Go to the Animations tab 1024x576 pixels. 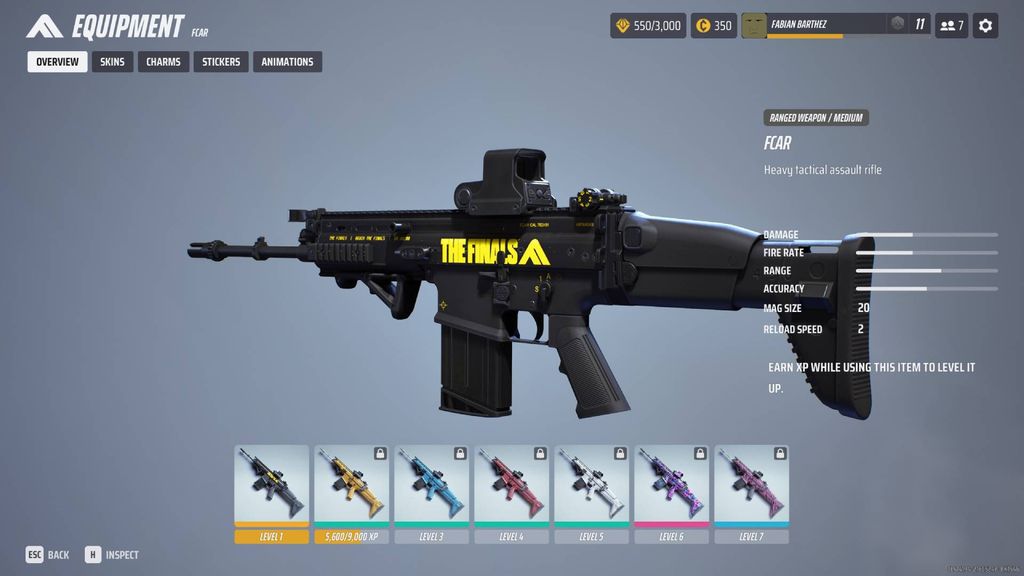point(287,62)
